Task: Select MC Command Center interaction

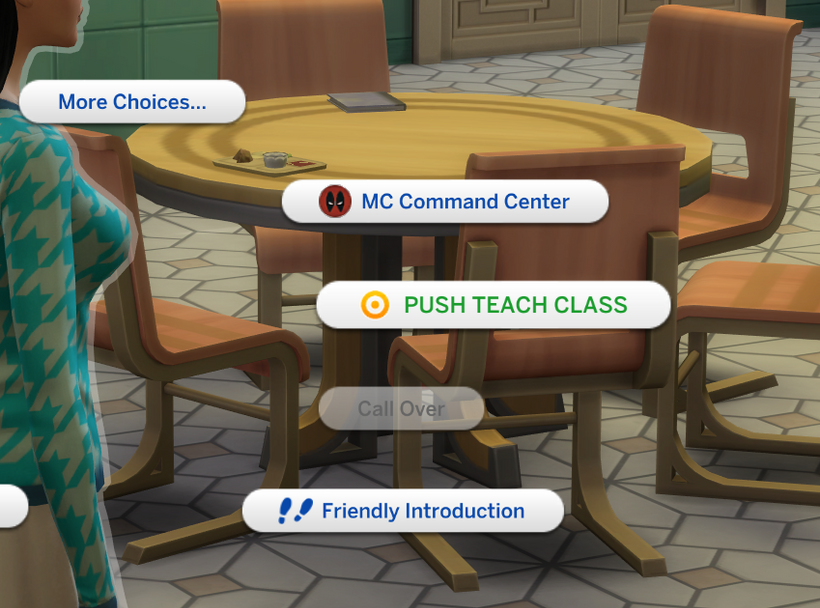Action: 445,202
